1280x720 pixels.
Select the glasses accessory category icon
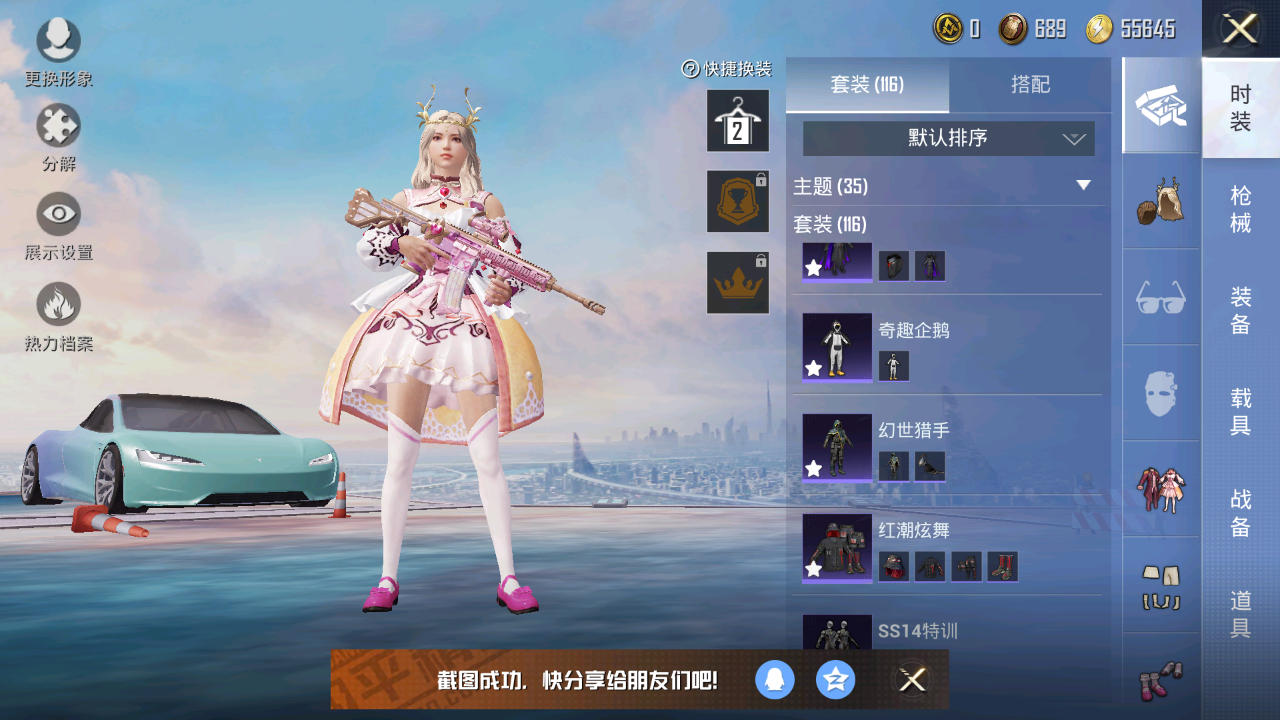[x=1161, y=297]
